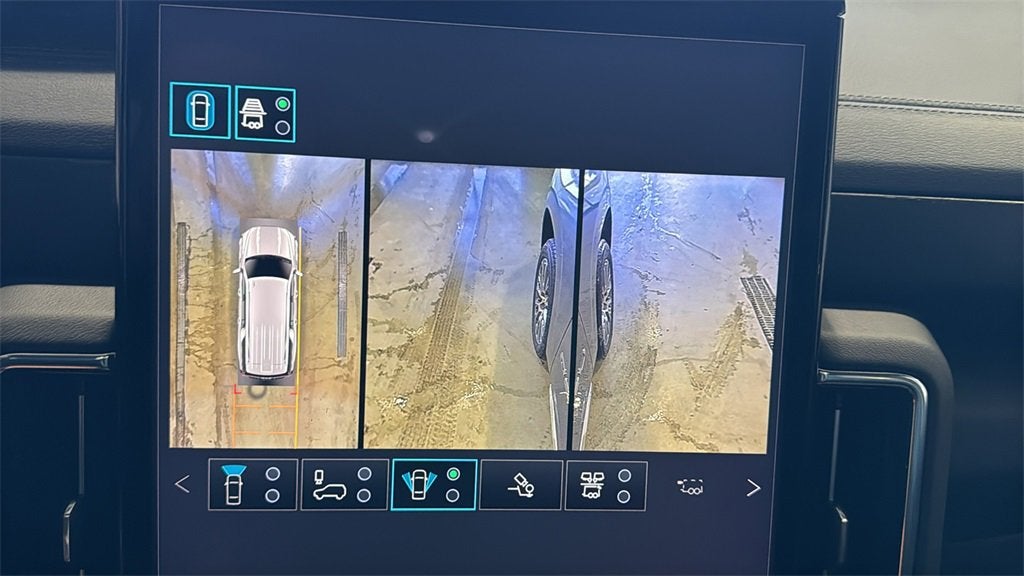This screenshot has height=576, width=1024.
Task: Activate the trailer dual-camera view button
Action: tap(605, 486)
